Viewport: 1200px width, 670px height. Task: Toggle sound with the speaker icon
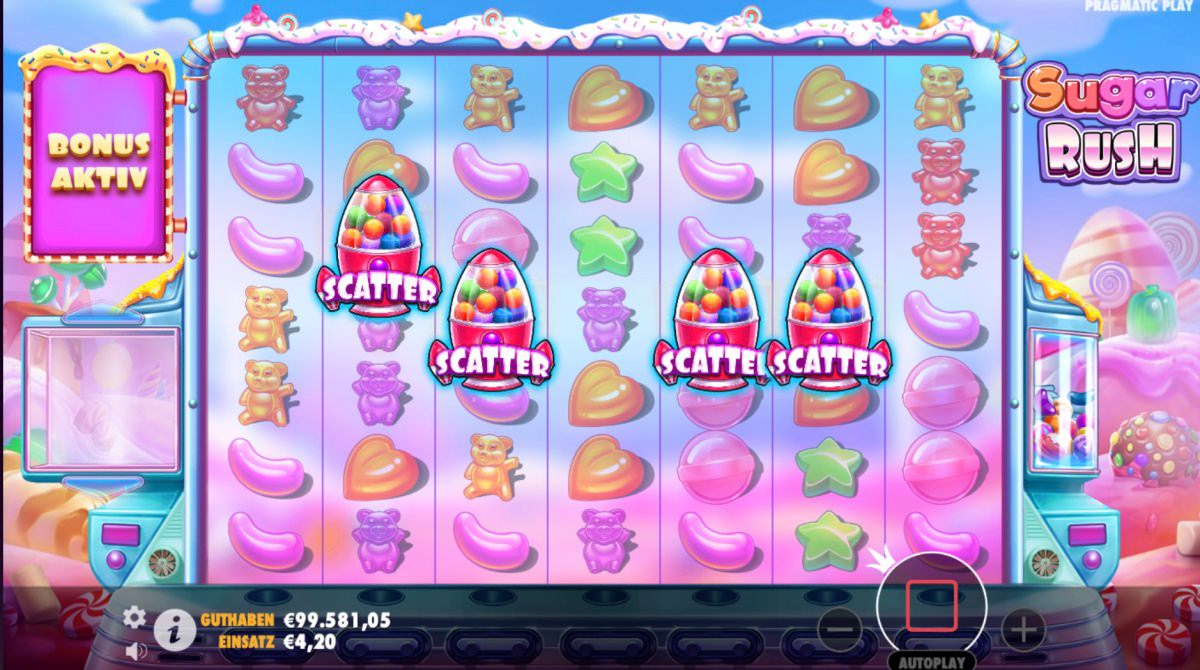click(x=136, y=650)
